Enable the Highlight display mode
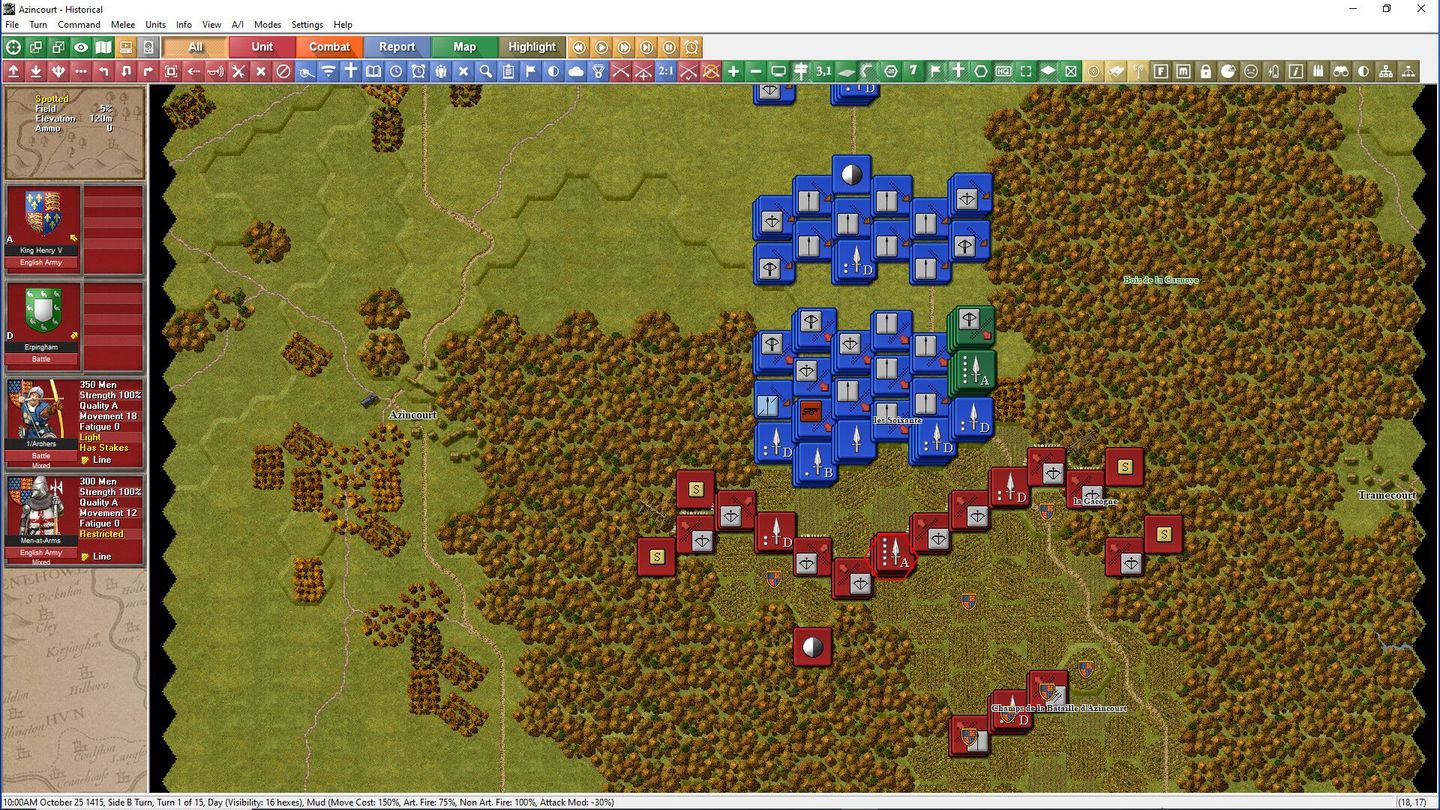This screenshot has height=810, width=1440. (532, 46)
